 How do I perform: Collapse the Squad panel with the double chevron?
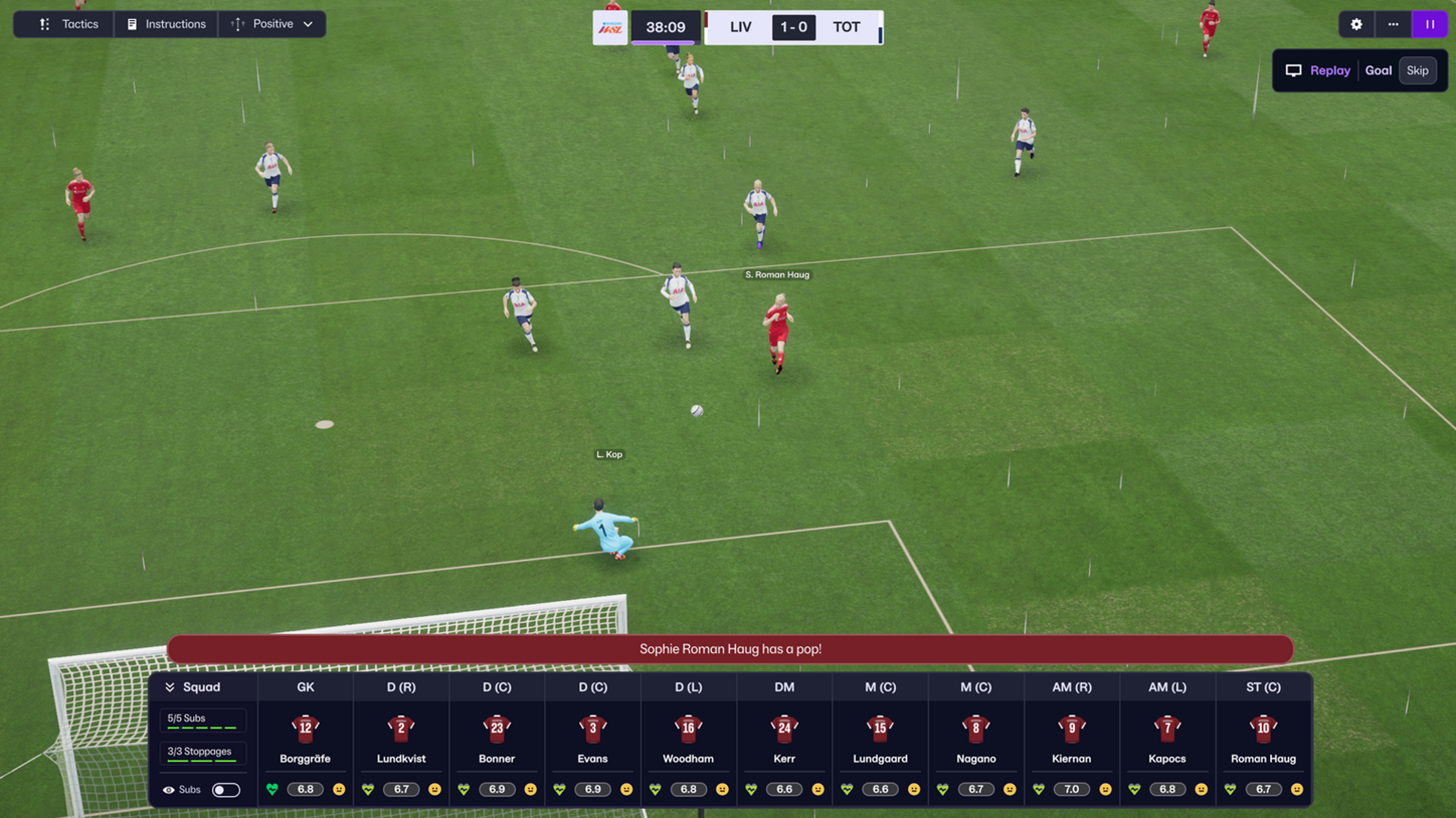(x=172, y=687)
